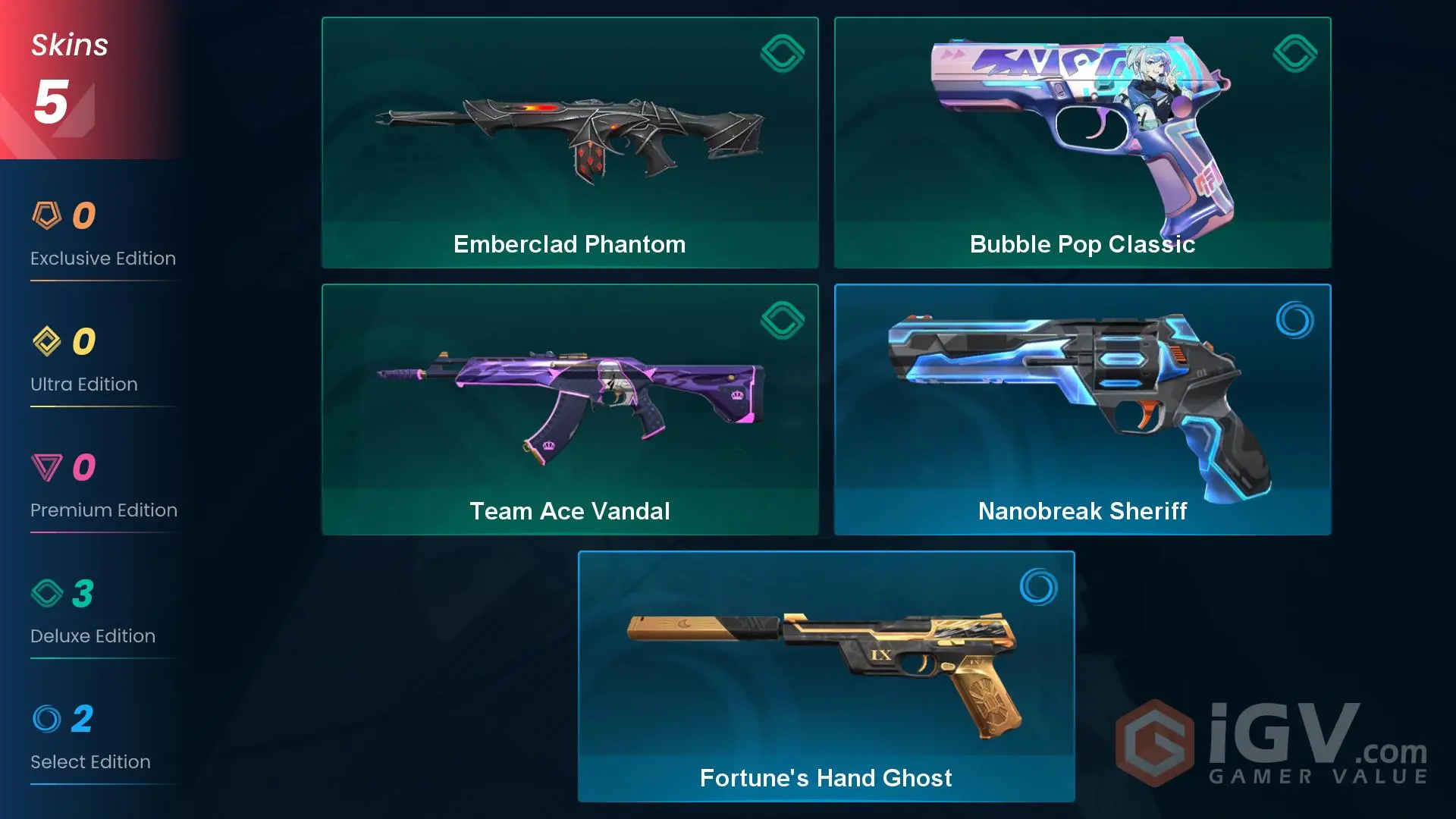Select the Ultra Edition sidebar entry
This screenshot has height=819, width=1456.
click(x=83, y=362)
